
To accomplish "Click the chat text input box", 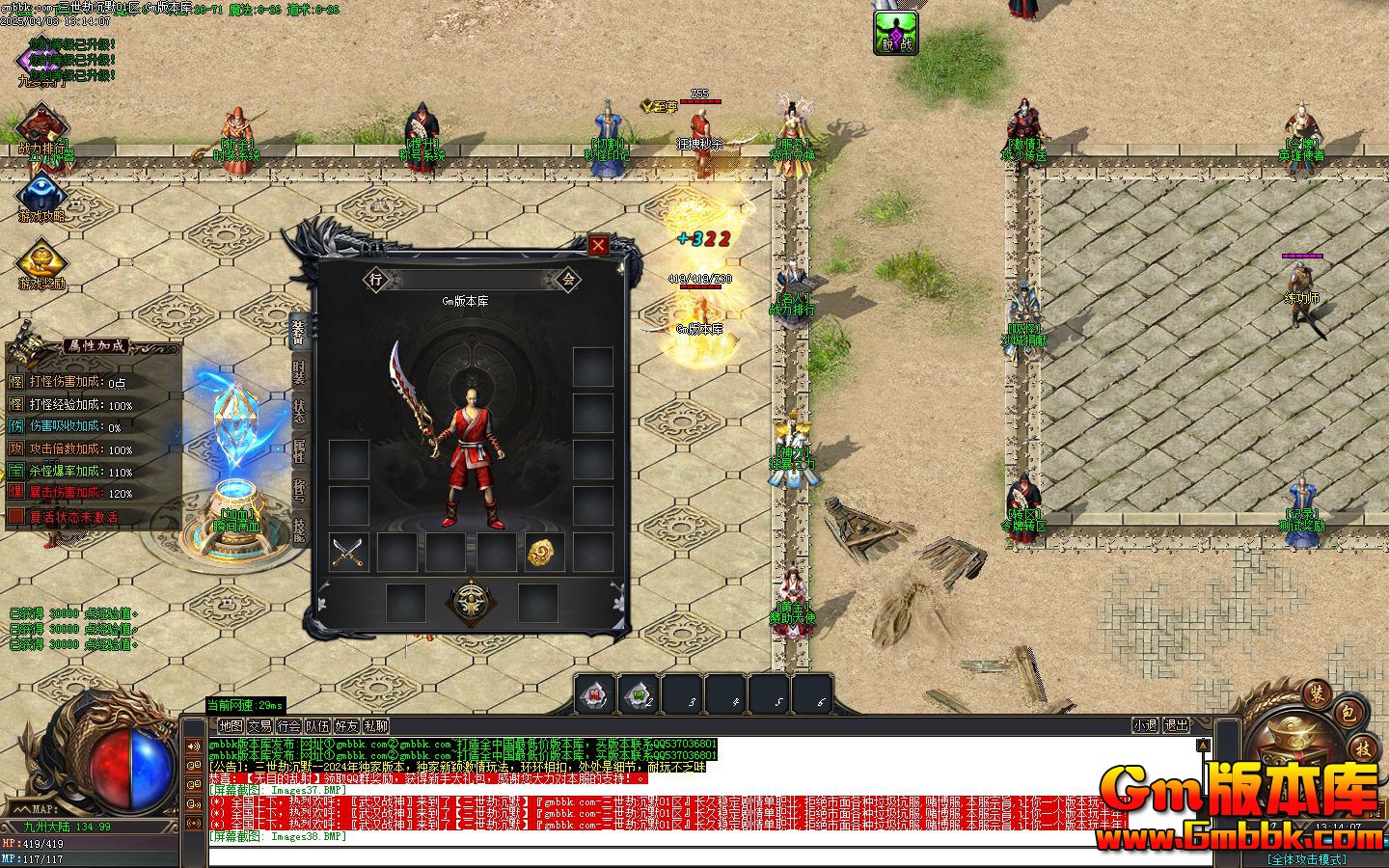I will 675,855.
